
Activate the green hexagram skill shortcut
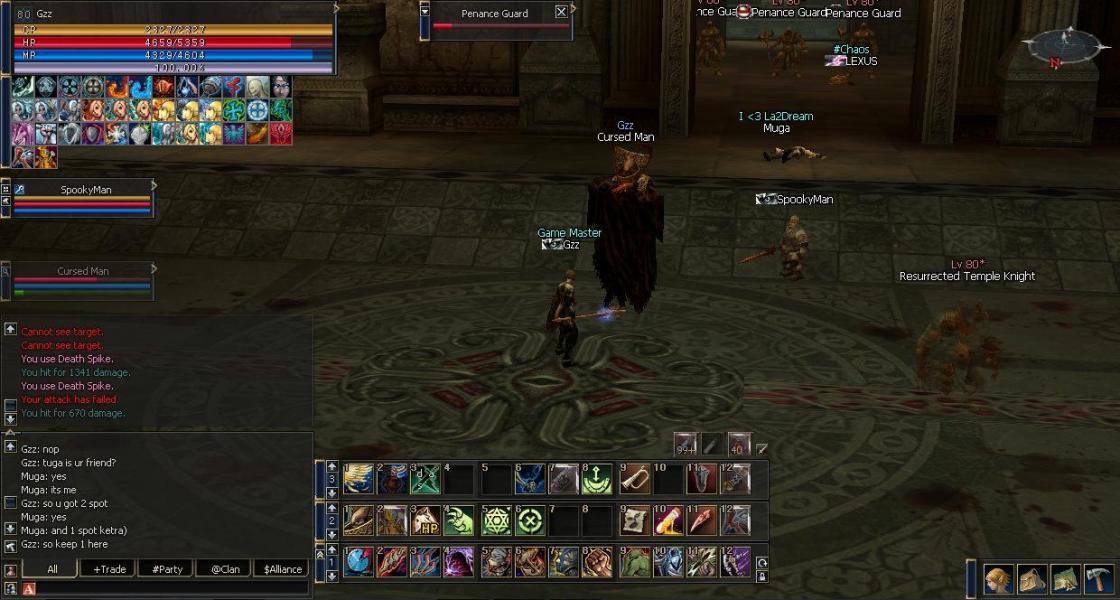click(497, 520)
